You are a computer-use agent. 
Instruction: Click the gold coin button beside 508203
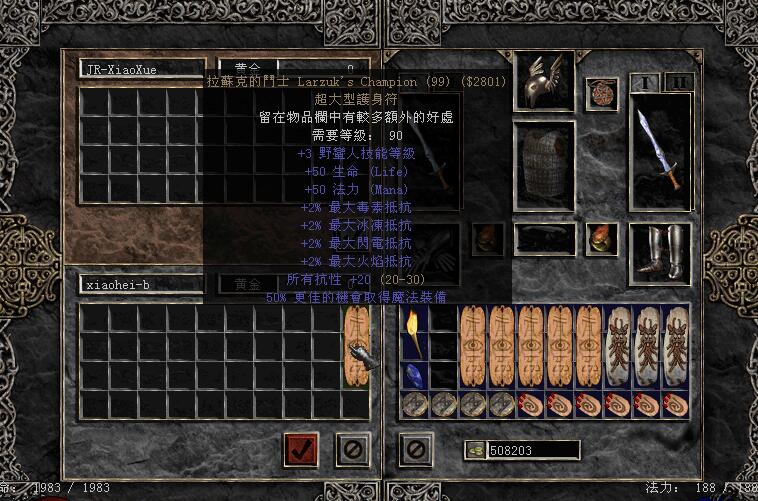(x=474, y=451)
